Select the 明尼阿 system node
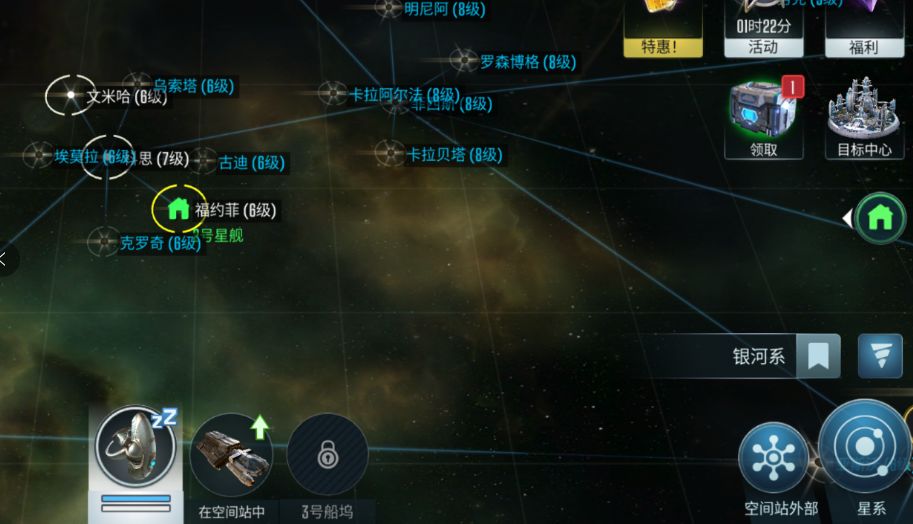The image size is (913, 524). (388, 9)
